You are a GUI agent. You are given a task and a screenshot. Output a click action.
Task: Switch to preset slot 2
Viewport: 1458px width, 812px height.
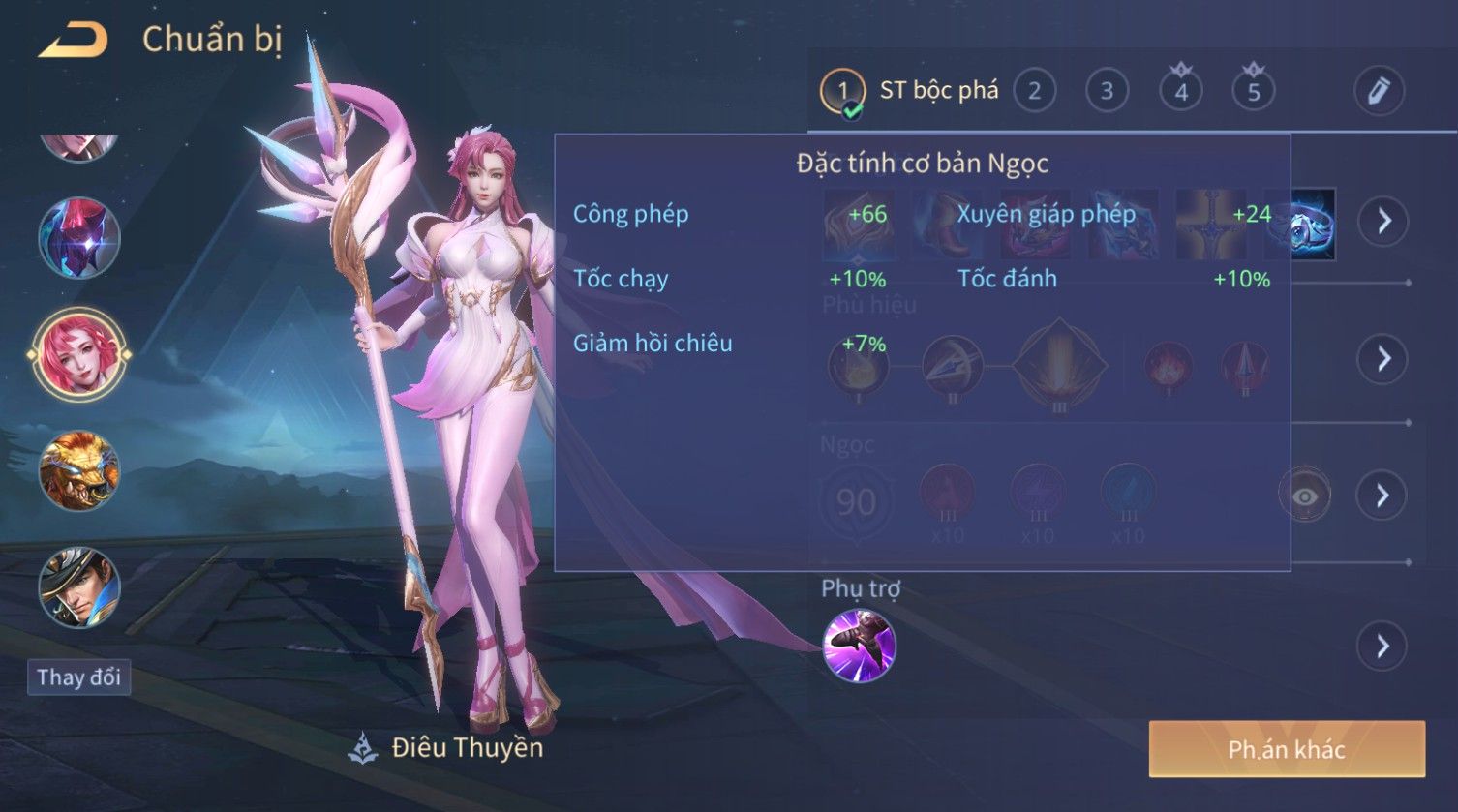(1034, 91)
